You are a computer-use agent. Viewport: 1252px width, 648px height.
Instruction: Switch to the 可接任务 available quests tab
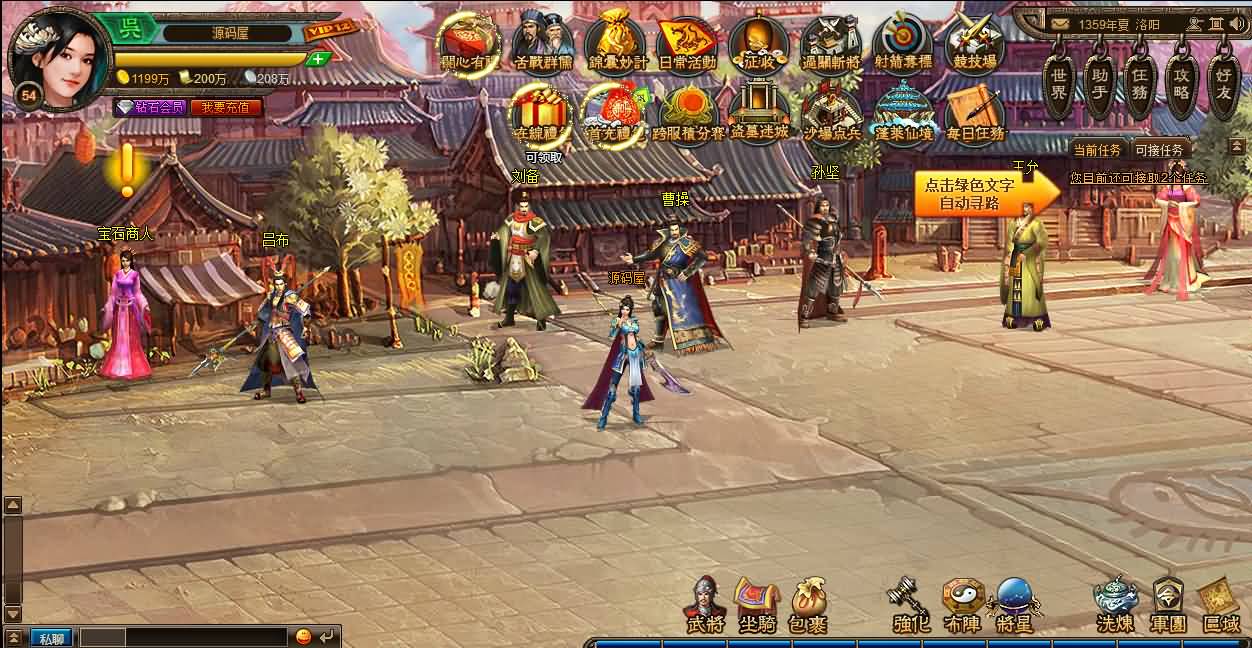(x=1159, y=150)
